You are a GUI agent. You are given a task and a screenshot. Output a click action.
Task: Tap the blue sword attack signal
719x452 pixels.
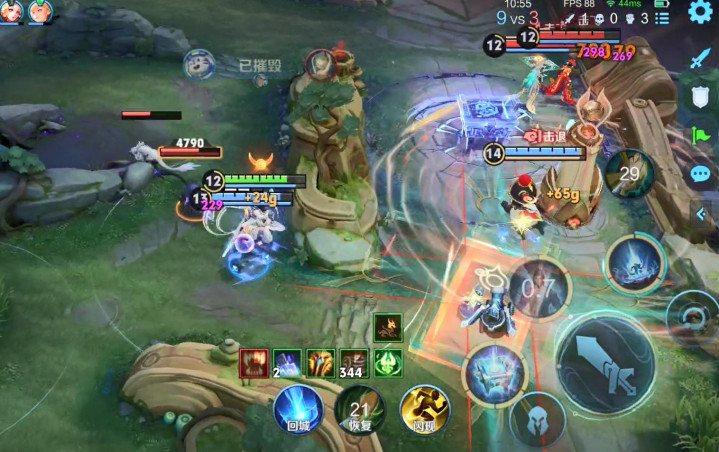pos(700,58)
